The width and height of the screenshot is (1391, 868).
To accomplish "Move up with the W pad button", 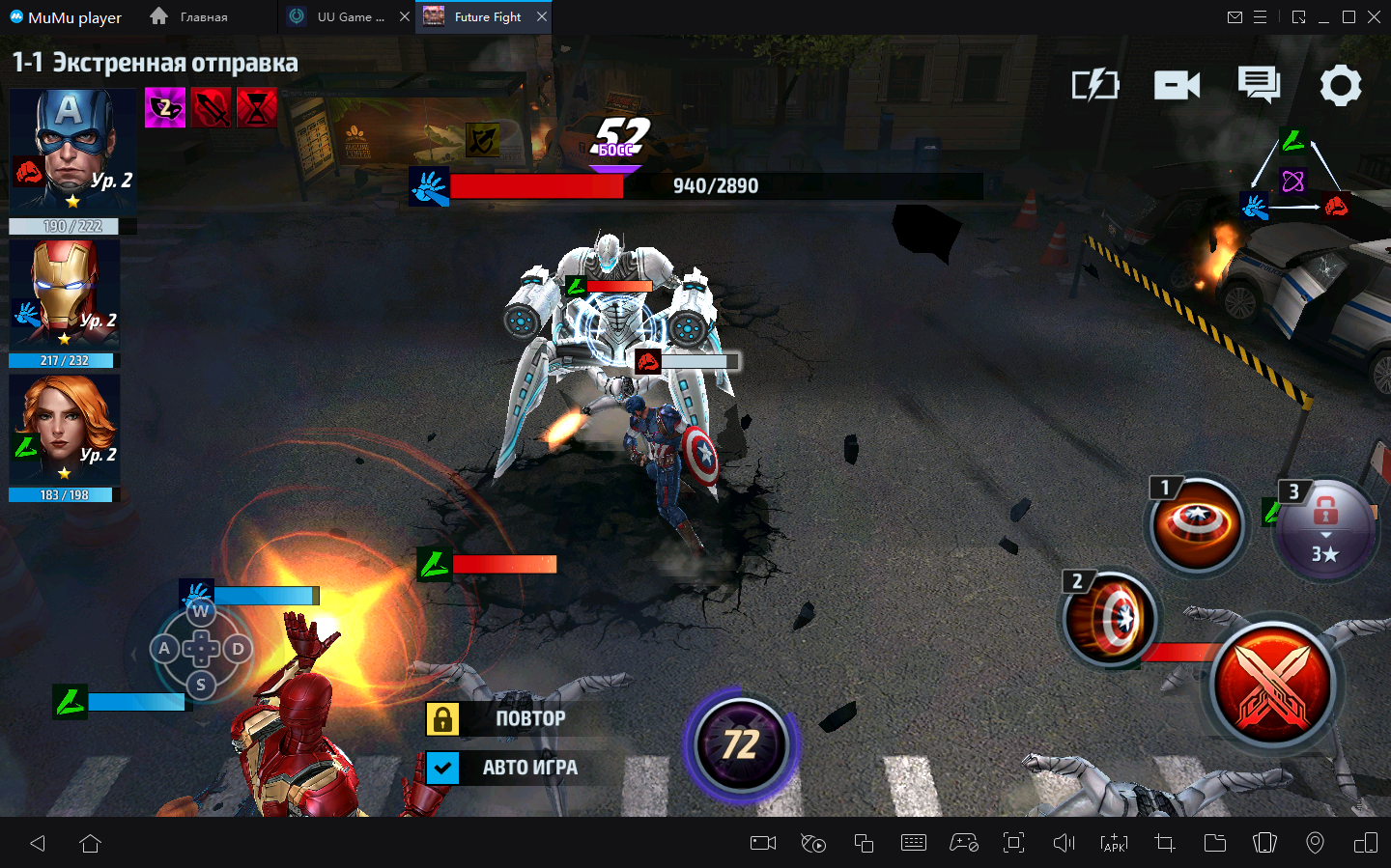I will tap(201, 611).
